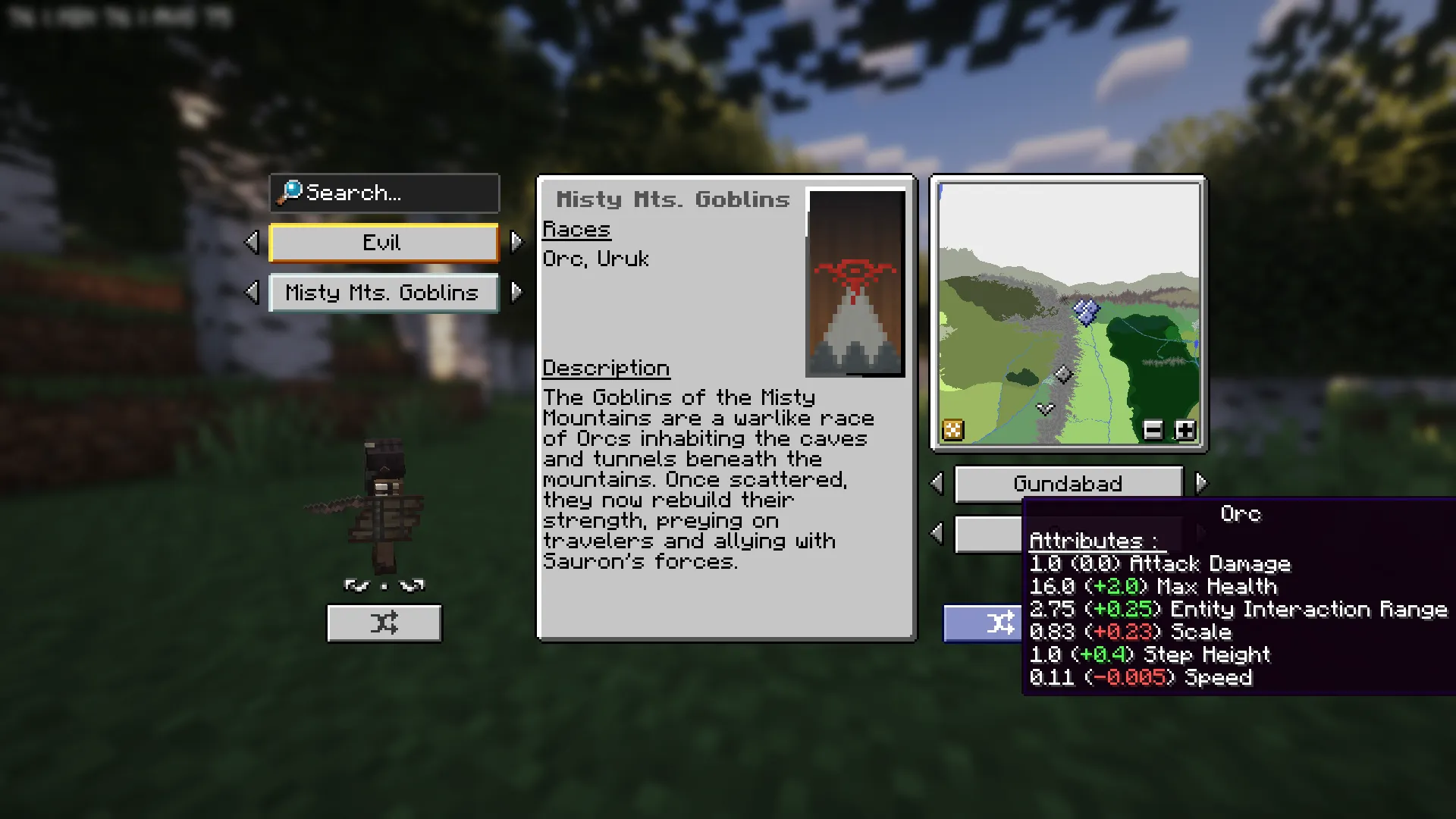The height and width of the screenshot is (819, 1456).
Task: Cycle backward from the Gundabad entry
Action: tap(936, 484)
